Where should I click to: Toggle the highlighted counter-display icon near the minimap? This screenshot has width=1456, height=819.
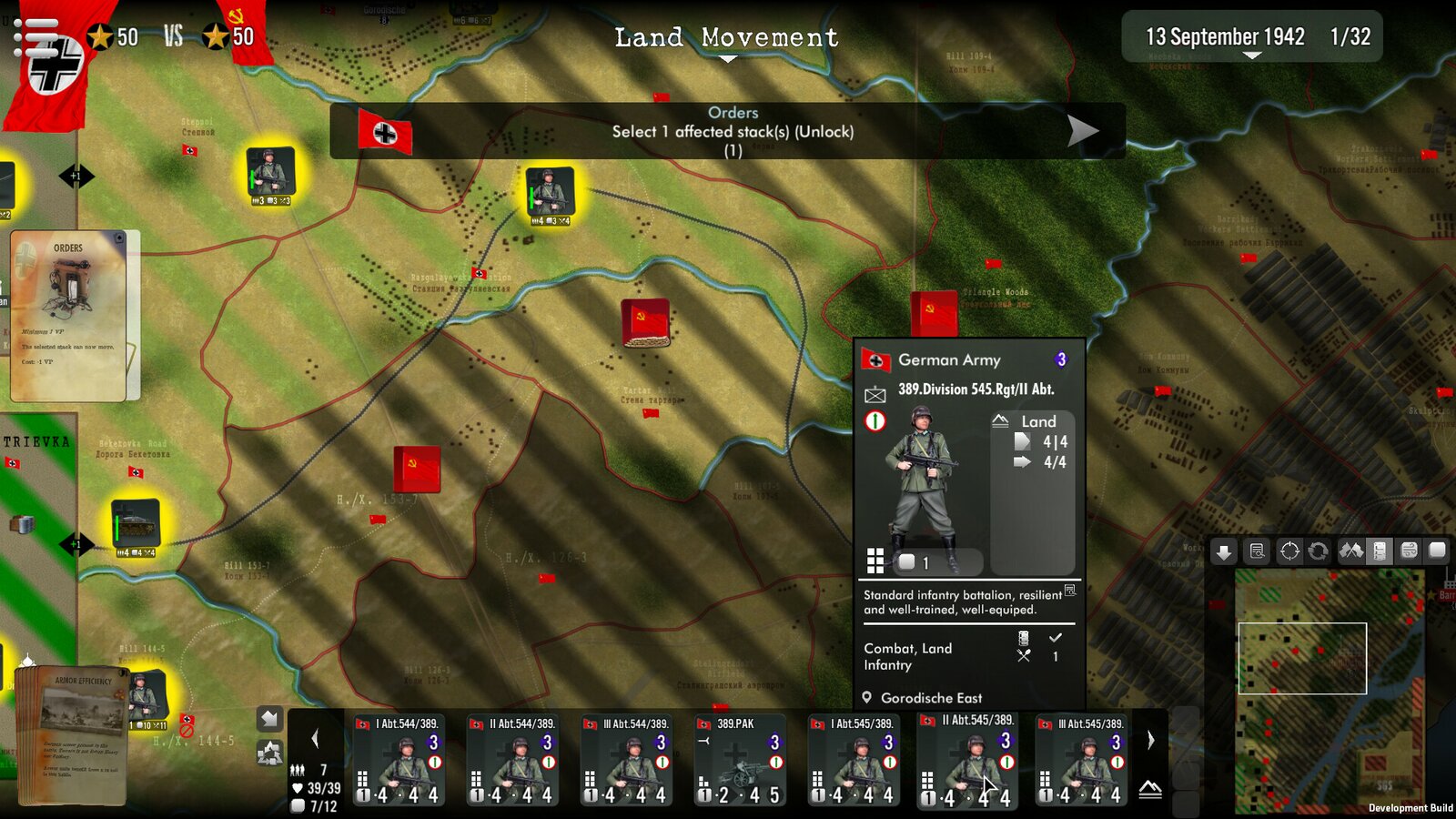(1378, 551)
